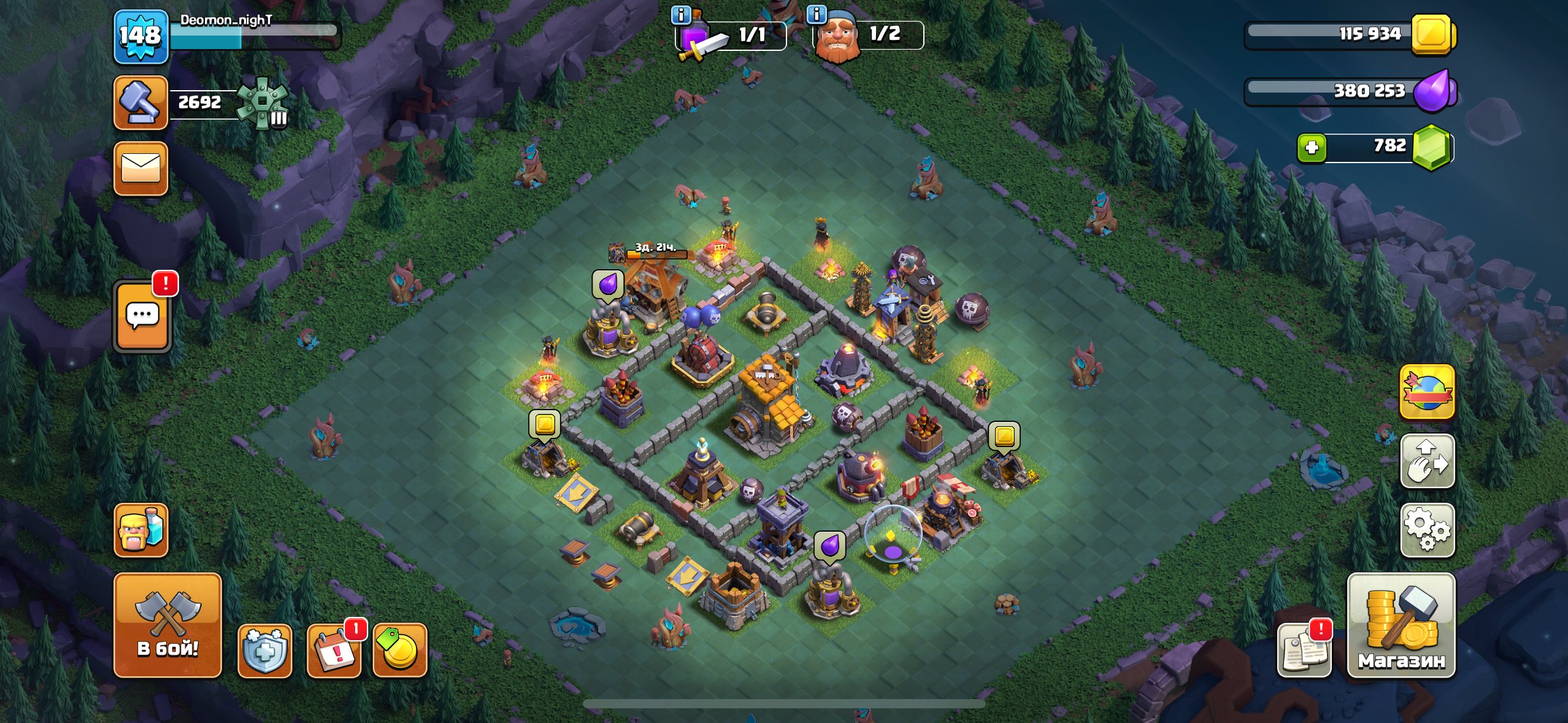The height and width of the screenshot is (723, 1568).
Task: Show info for the 1/1 battle machine
Action: (x=681, y=13)
